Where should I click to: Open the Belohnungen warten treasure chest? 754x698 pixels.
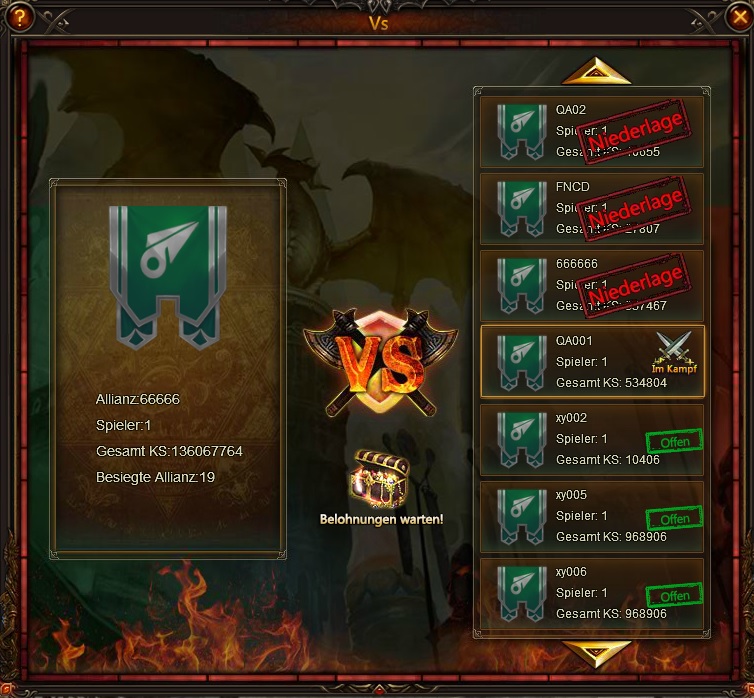click(381, 481)
